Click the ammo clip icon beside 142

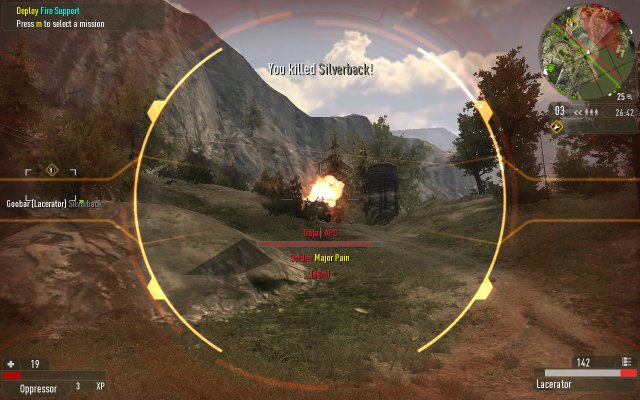(626, 362)
